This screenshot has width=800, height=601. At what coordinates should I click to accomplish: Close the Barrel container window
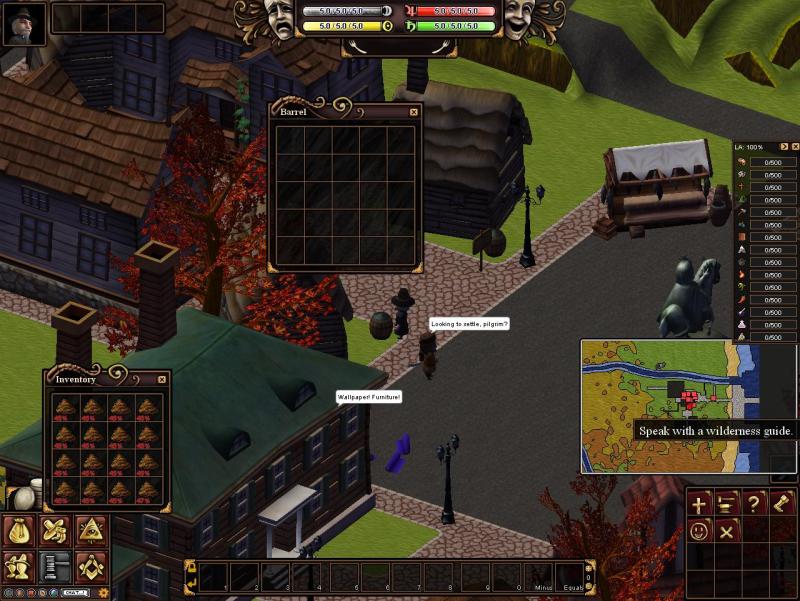pos(414,112)
